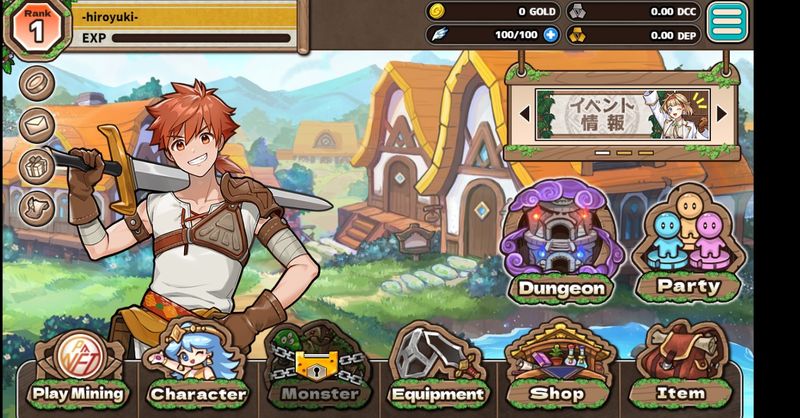Image resolution: width=800 pixels, height=418 pixels.
Task: Open the Party screen
Action: [688, 245]
